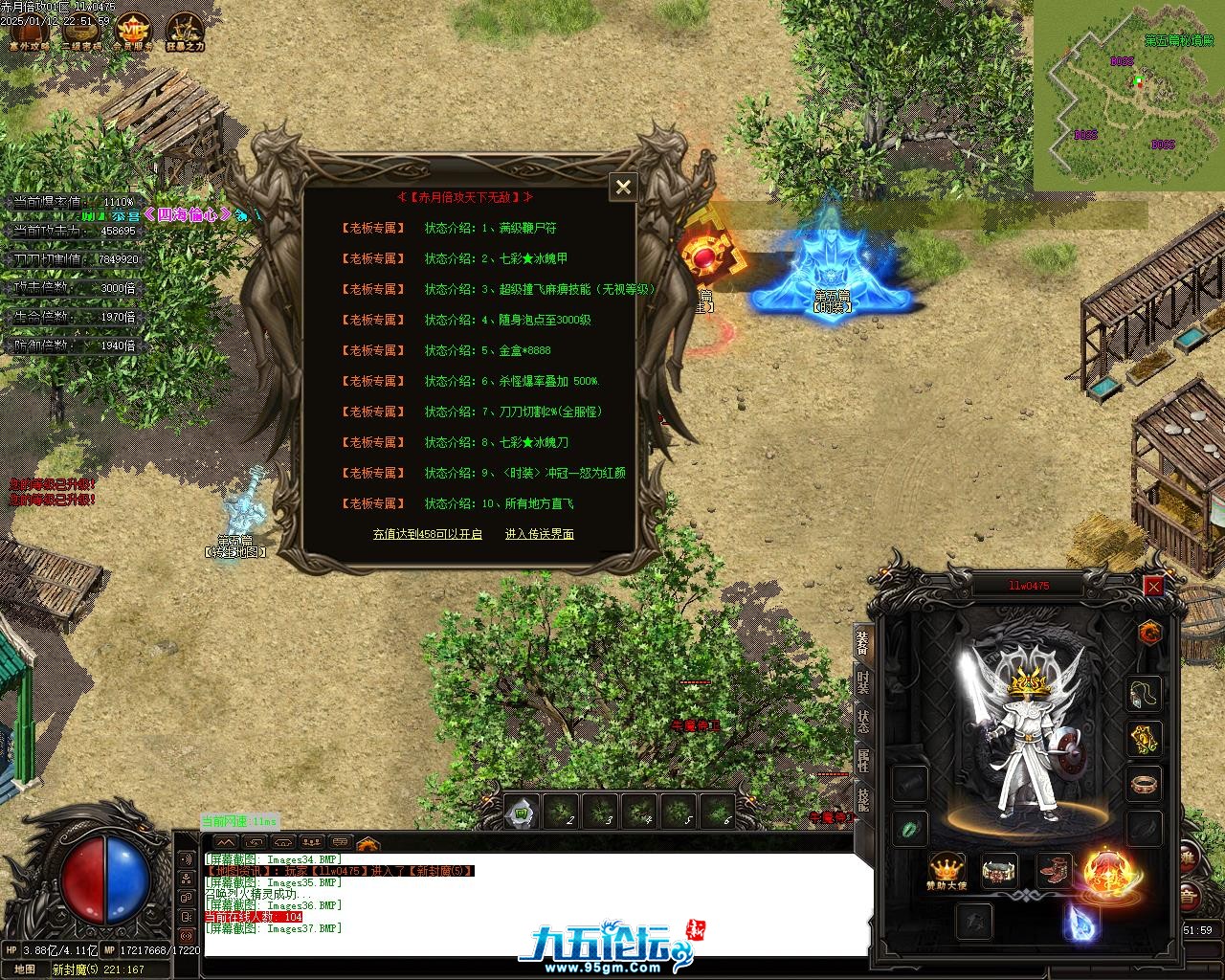
Task: Close the 赤月倍攻 status dialog
Action: tap(623, 187)
